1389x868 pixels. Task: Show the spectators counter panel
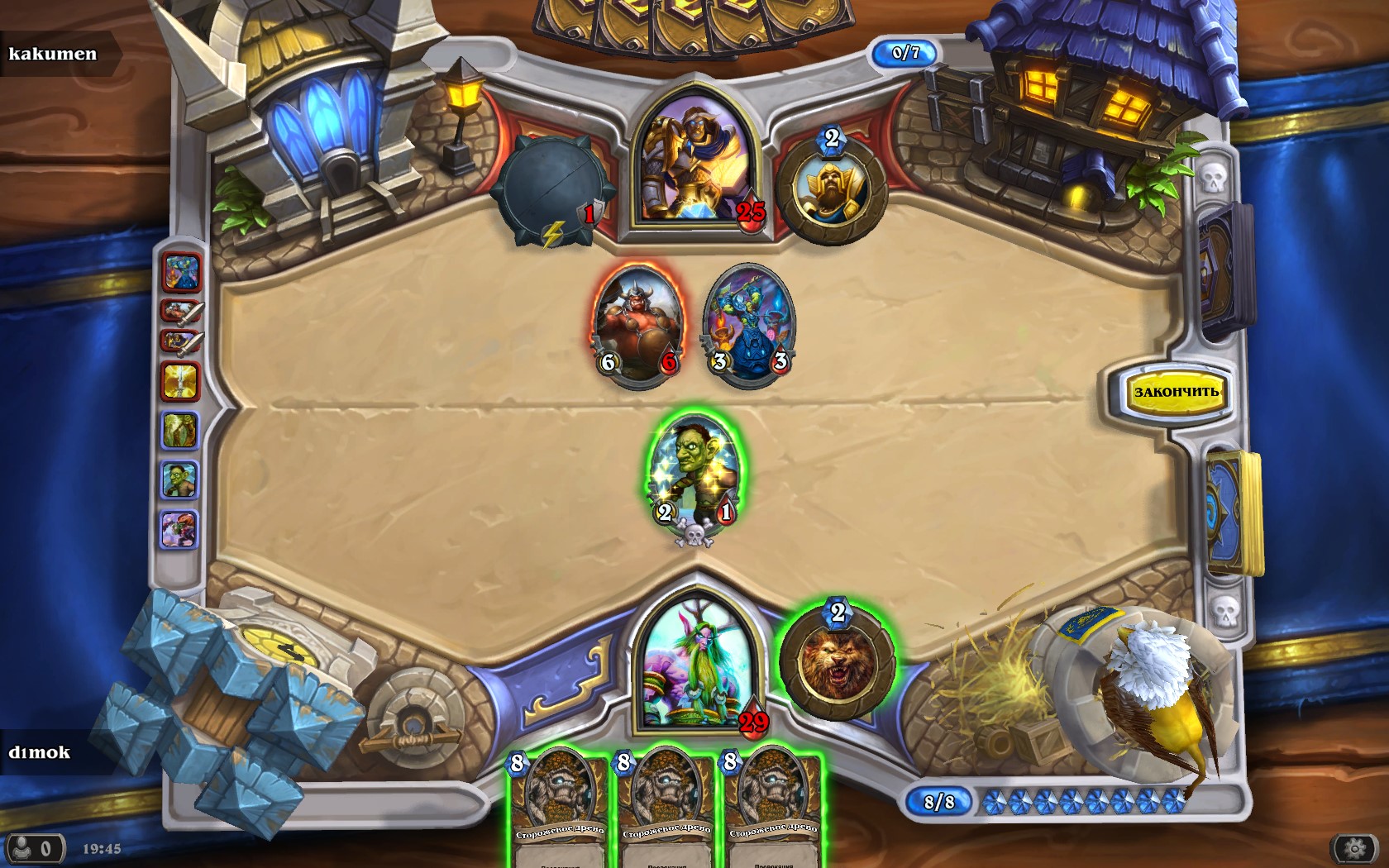coord(33,849)
